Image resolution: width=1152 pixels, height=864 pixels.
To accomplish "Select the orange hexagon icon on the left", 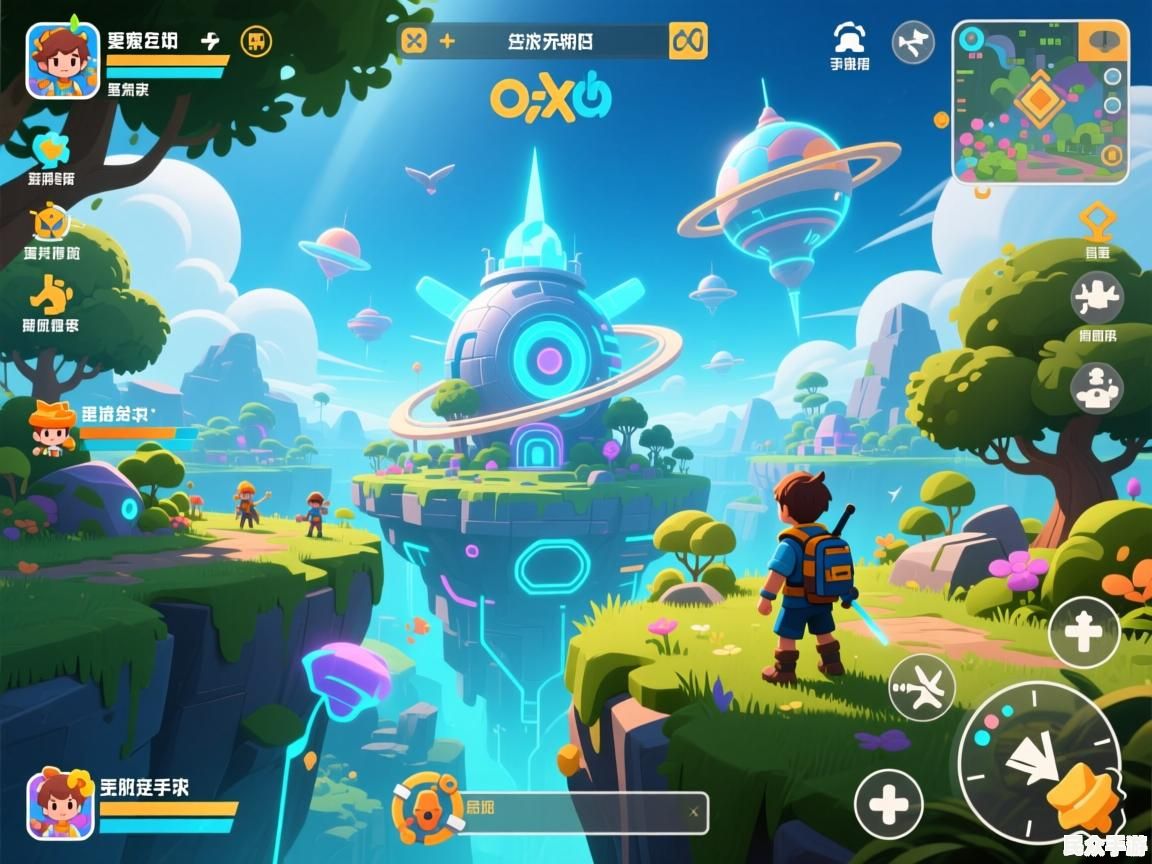I will 50,222.
